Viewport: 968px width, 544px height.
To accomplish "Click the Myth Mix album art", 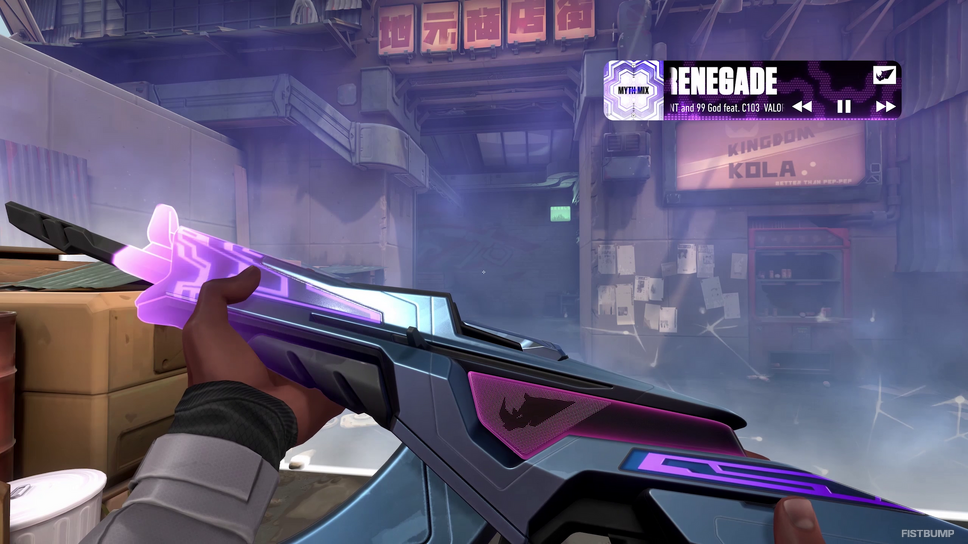I will pyautogui.click(x=634, y=91).
